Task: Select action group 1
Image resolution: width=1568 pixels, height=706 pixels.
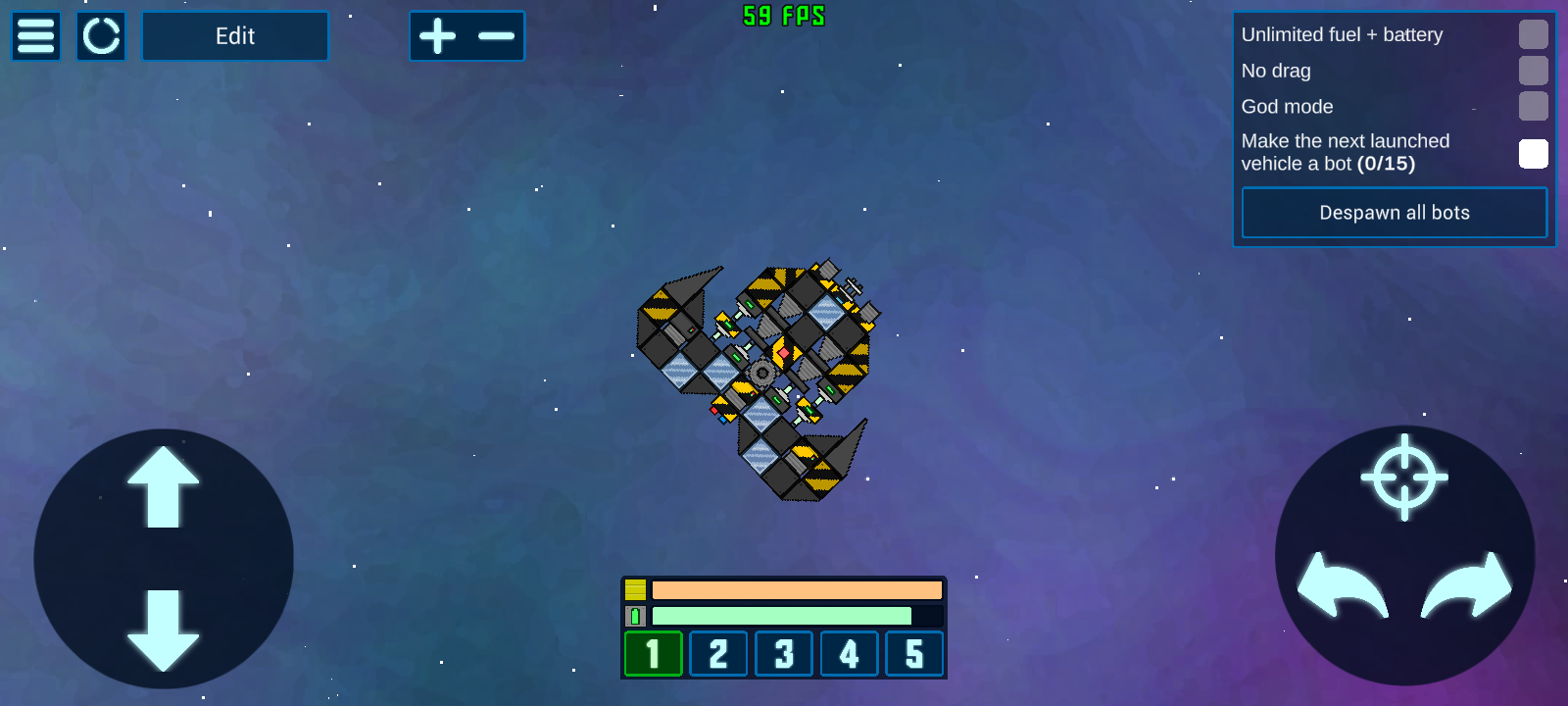Action: tap(653, 654)
